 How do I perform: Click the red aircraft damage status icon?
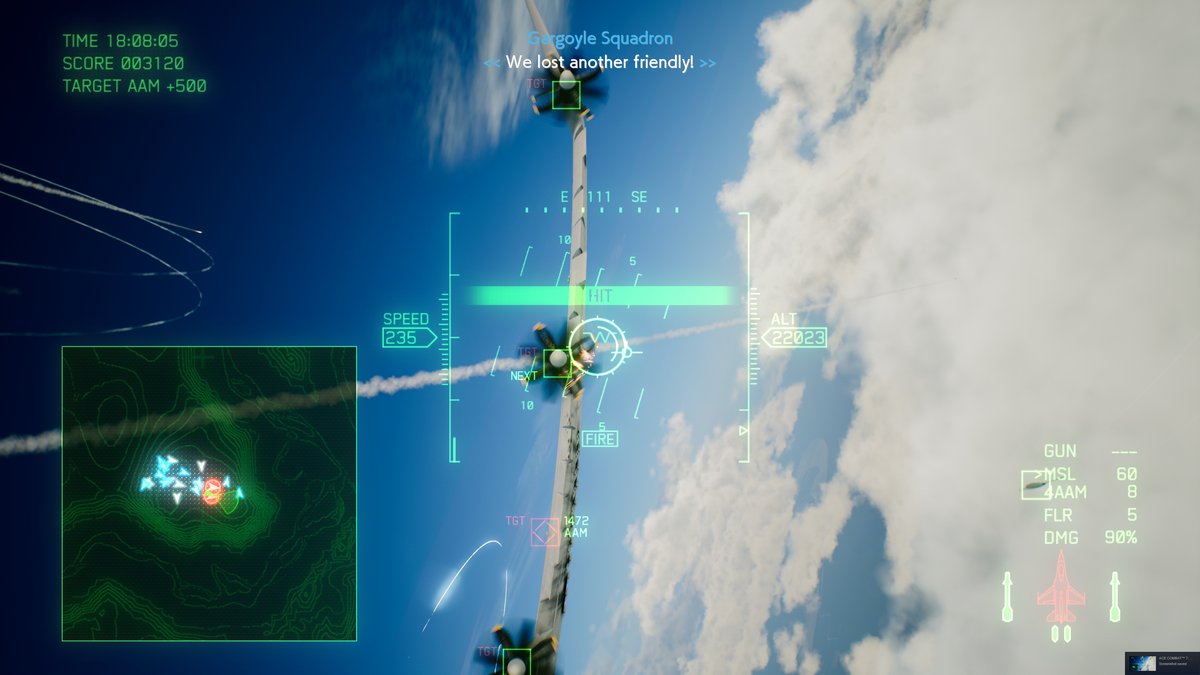(x=1060, y=591)
